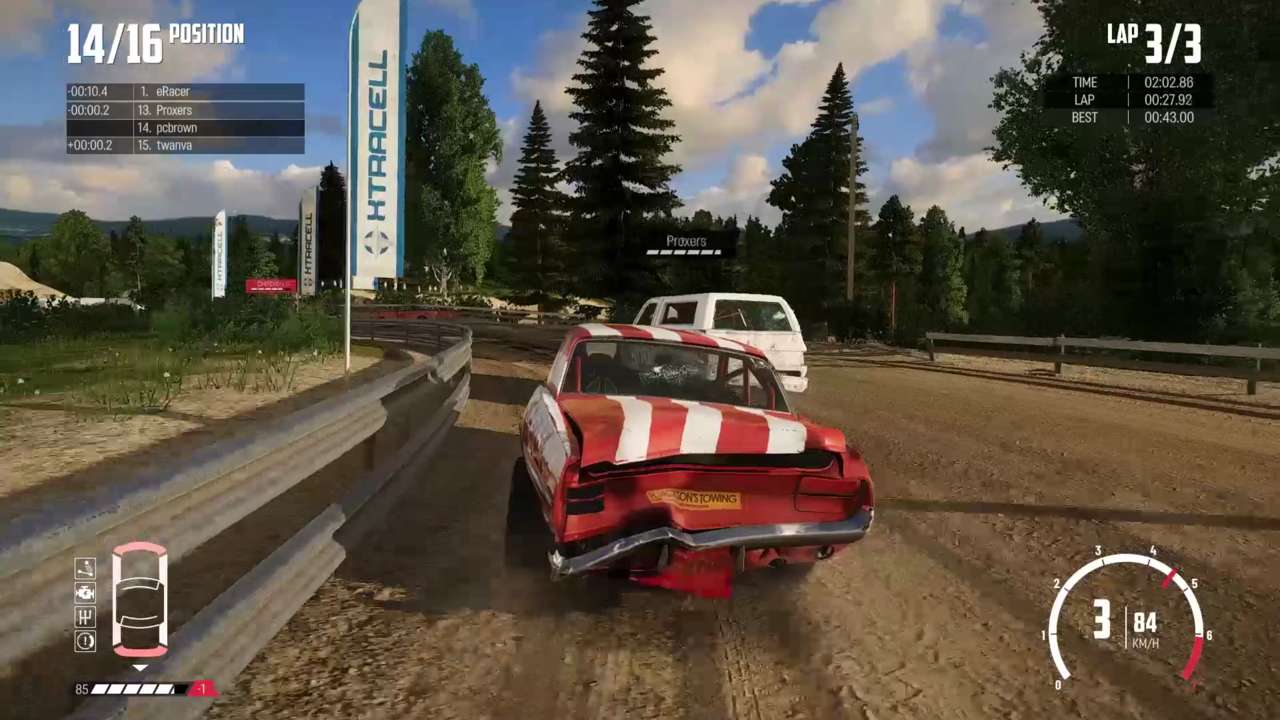Click the engine damage icon
The width and height of the screenshot is (1280, 720).
85,592
